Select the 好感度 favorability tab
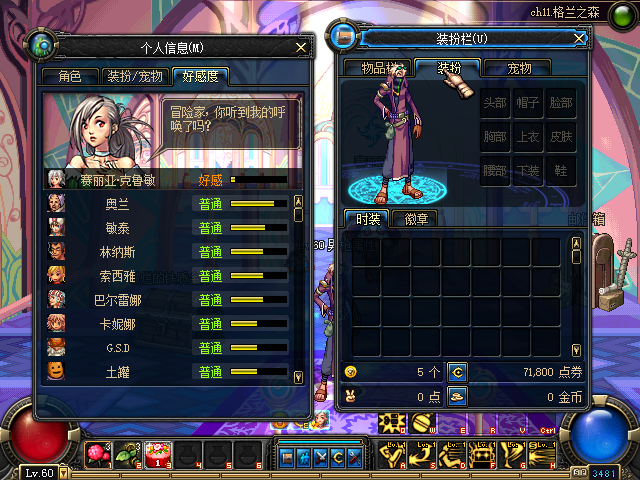The image size is (640, 480). [x=200, y=76]
